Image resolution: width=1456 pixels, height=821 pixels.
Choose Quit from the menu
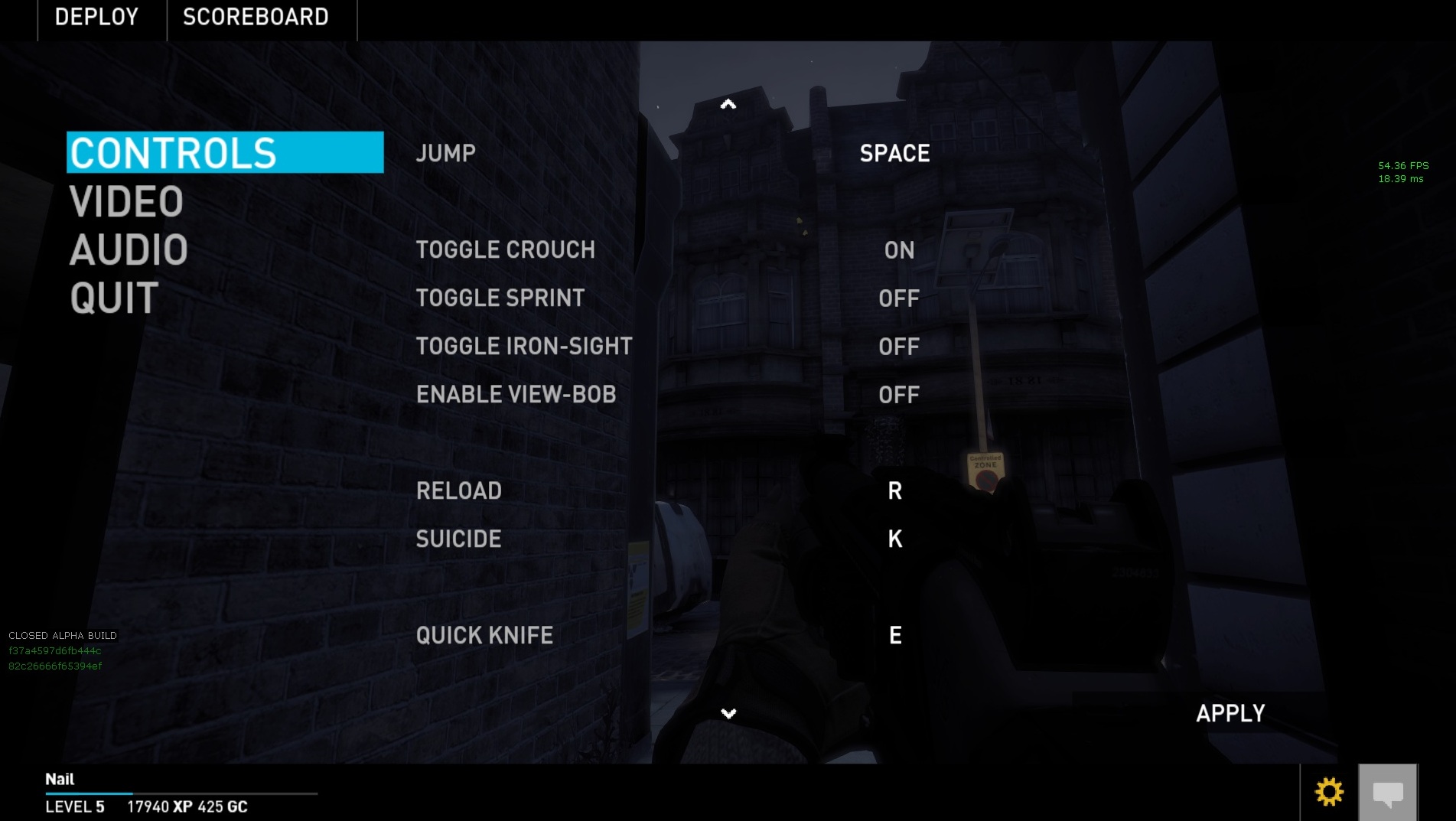pos(114,298)
